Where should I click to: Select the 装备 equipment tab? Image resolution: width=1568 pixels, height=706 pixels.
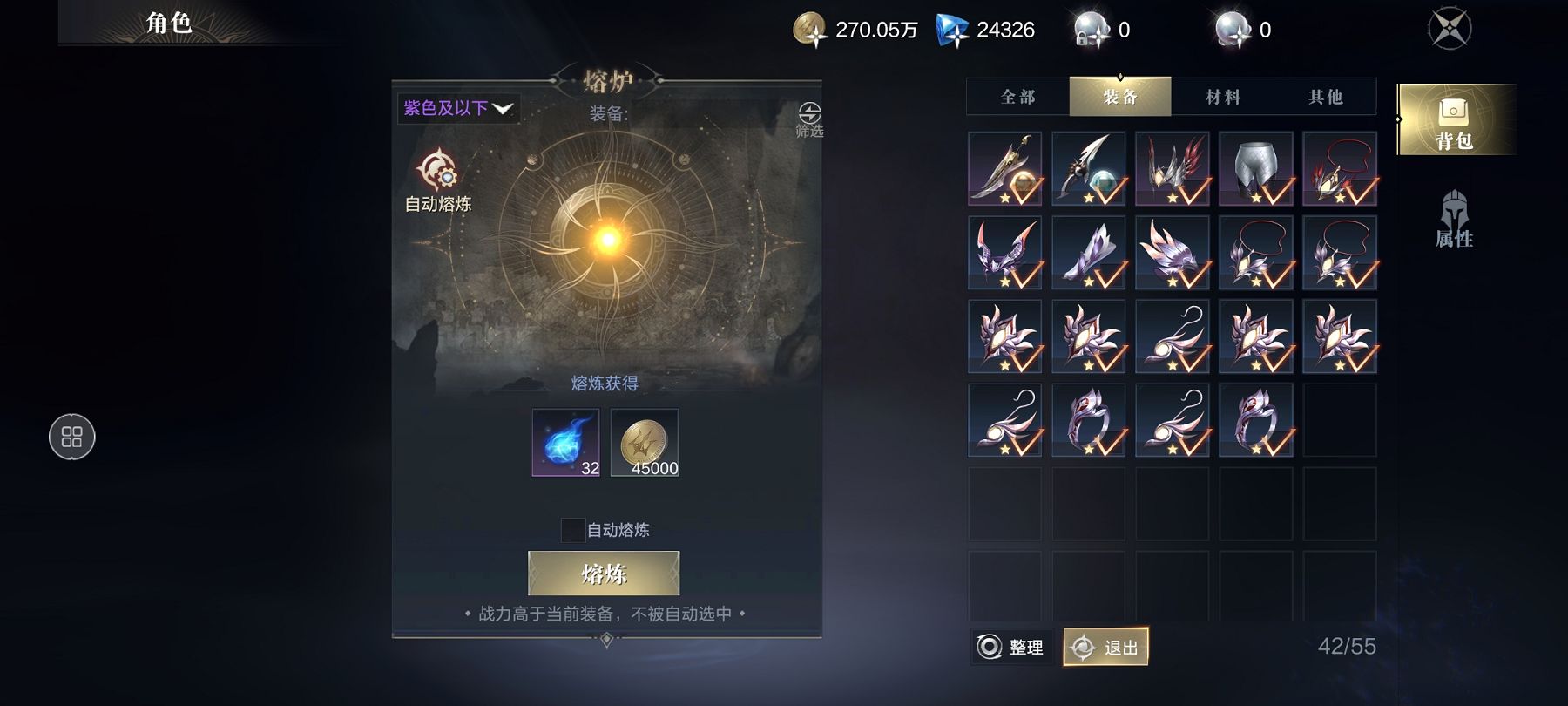(x=1120, y=97)
